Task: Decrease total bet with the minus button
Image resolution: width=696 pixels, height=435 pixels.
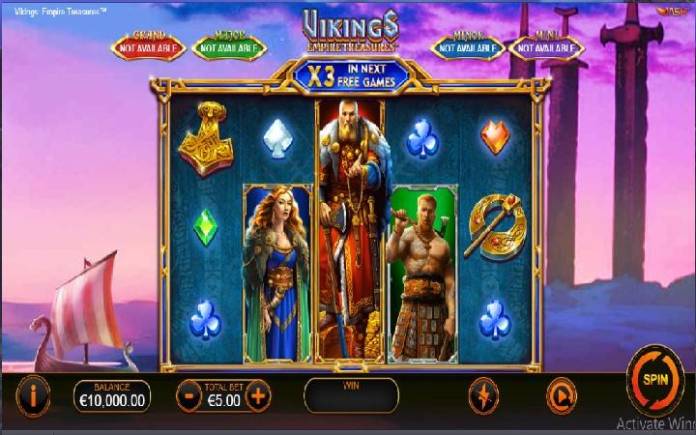Action: point(190,396)
